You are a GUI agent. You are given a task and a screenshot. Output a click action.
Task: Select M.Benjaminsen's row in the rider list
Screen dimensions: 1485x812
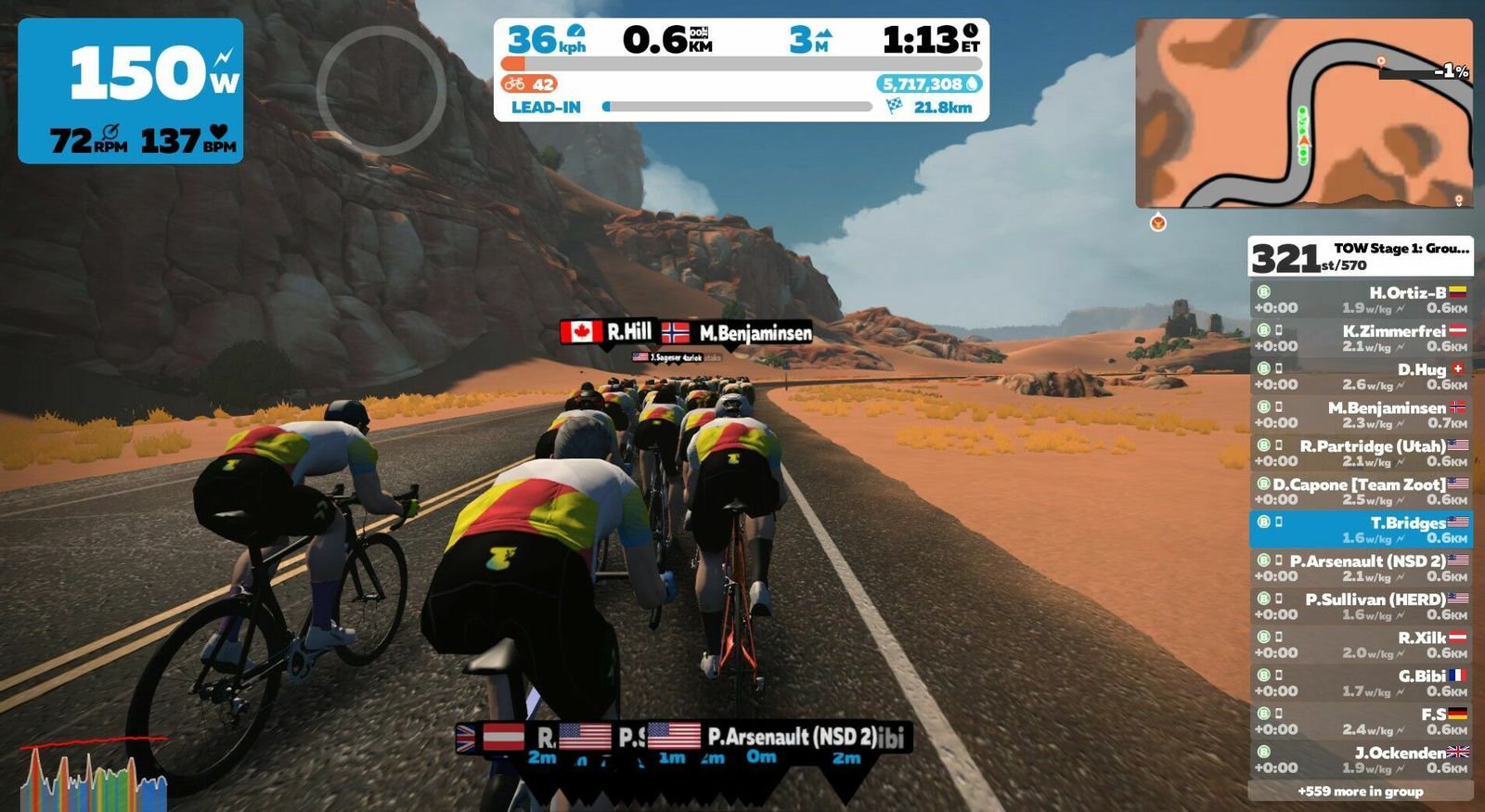click(x=1360, y=415)
